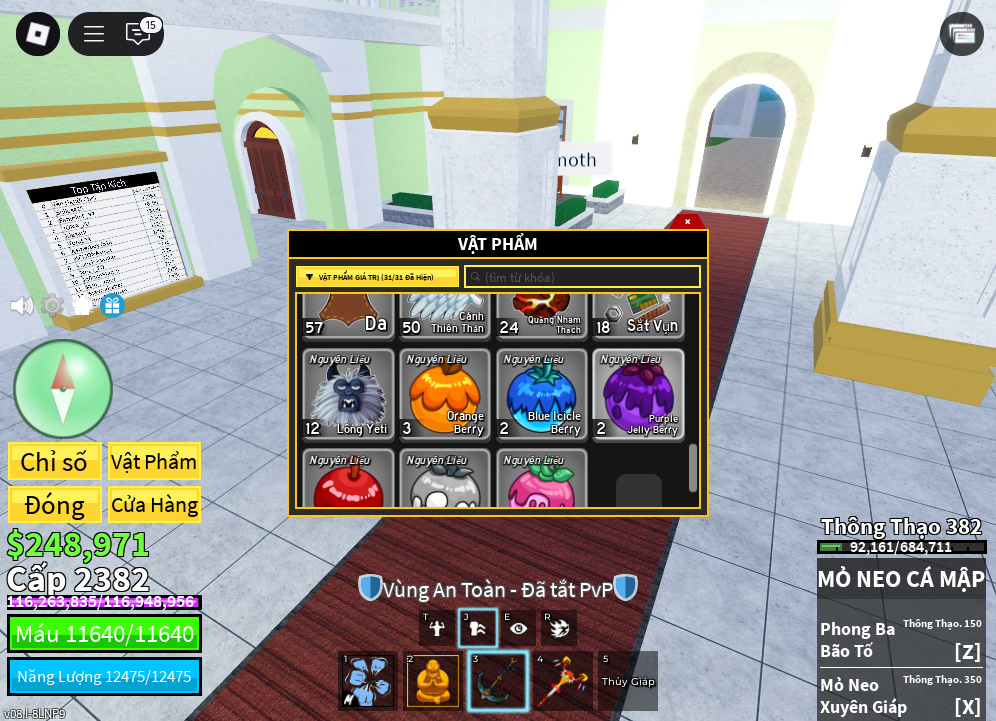996x721 pixels.
Task: Toggle the sound speaker icon
Action: click(21, 306)
